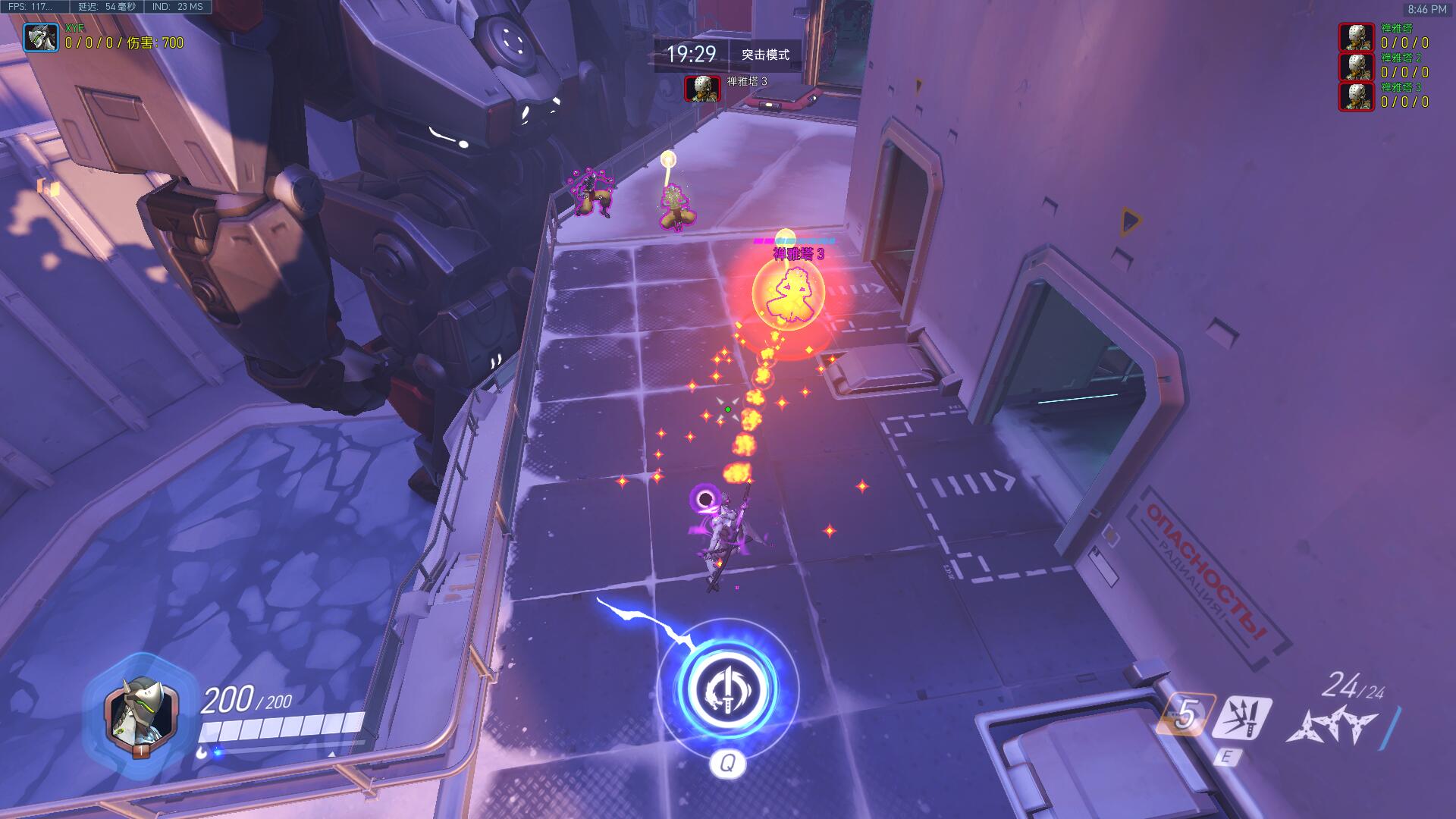This screenshot has width=1456, height=819.
Task: Click the 突击模式 mode label
Action: pyautogui.click(x=765, y=55)
